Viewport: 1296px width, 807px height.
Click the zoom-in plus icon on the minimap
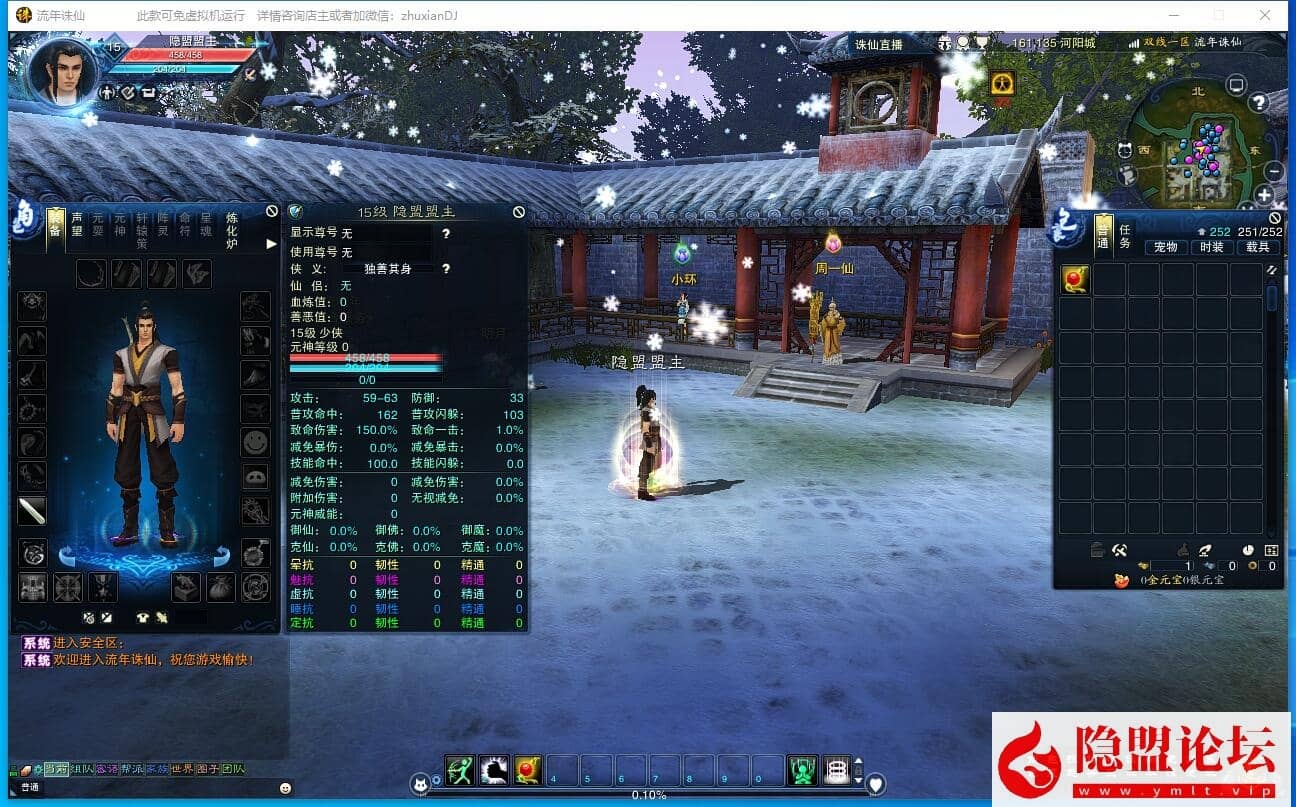point(1265,194)
